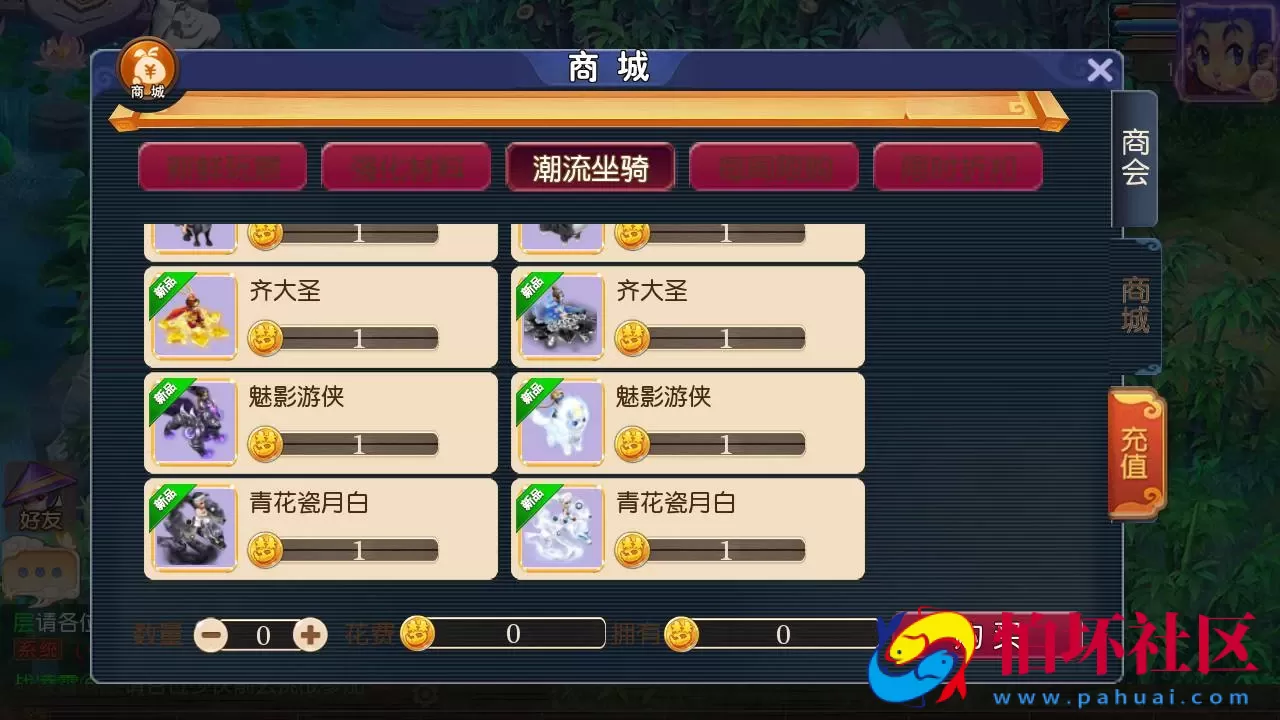Open the chat bubble icon bottom-left
Screen dimensions: 1280x720
(x=38, y=571)
